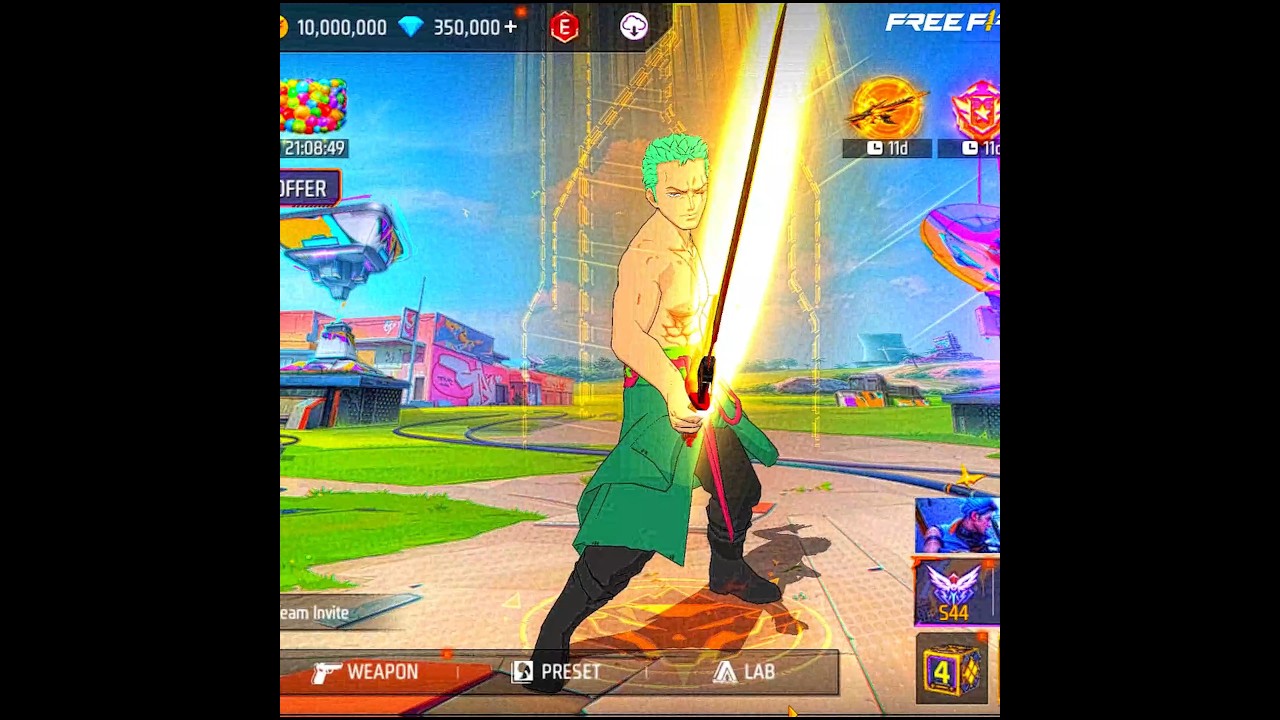The height and width of the screenshot is (720, 1280).
Task: Open the golden rifle event icon
Action: pyautogui.click(x=887, y=110)
